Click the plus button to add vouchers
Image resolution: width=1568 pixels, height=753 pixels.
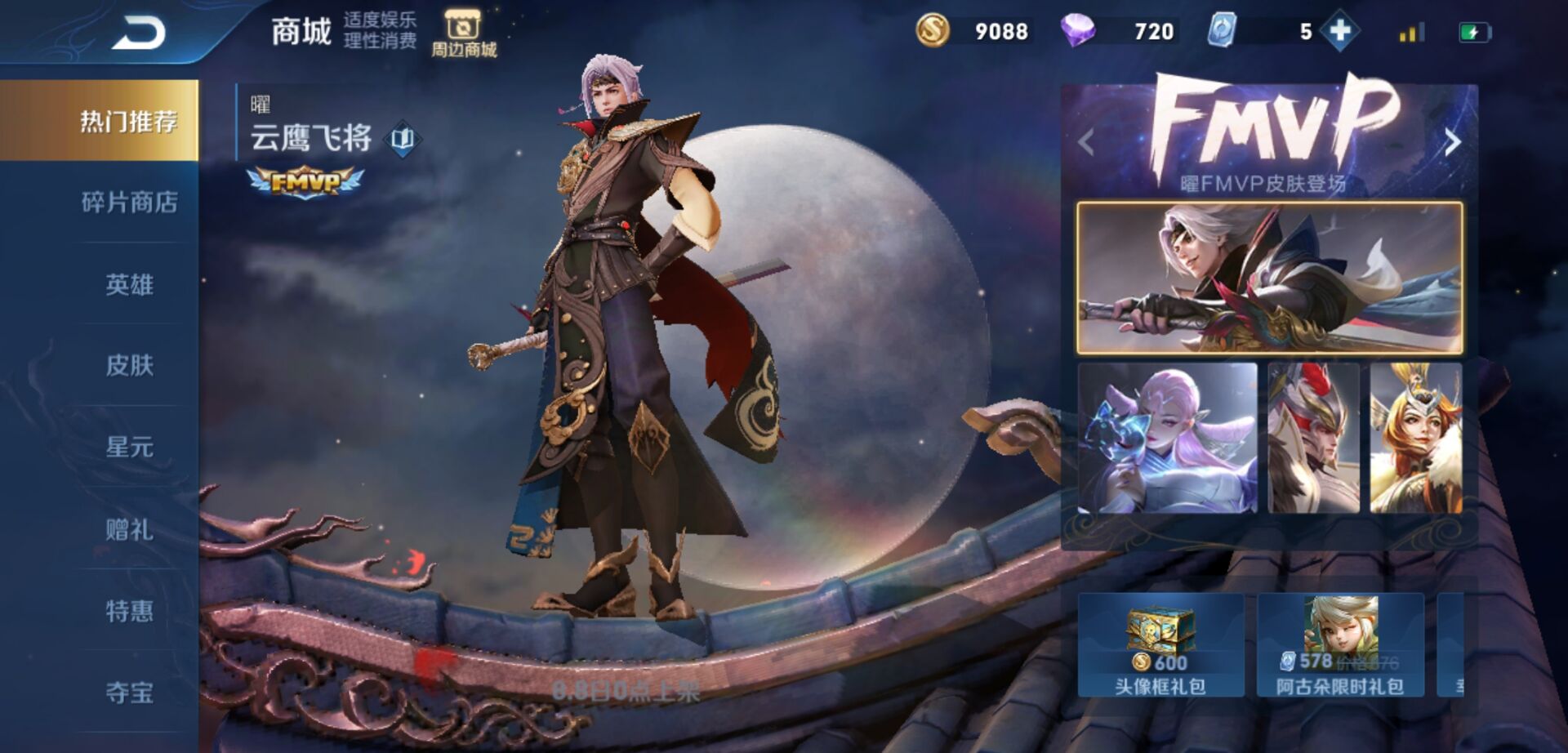[x=1340, y=31]
